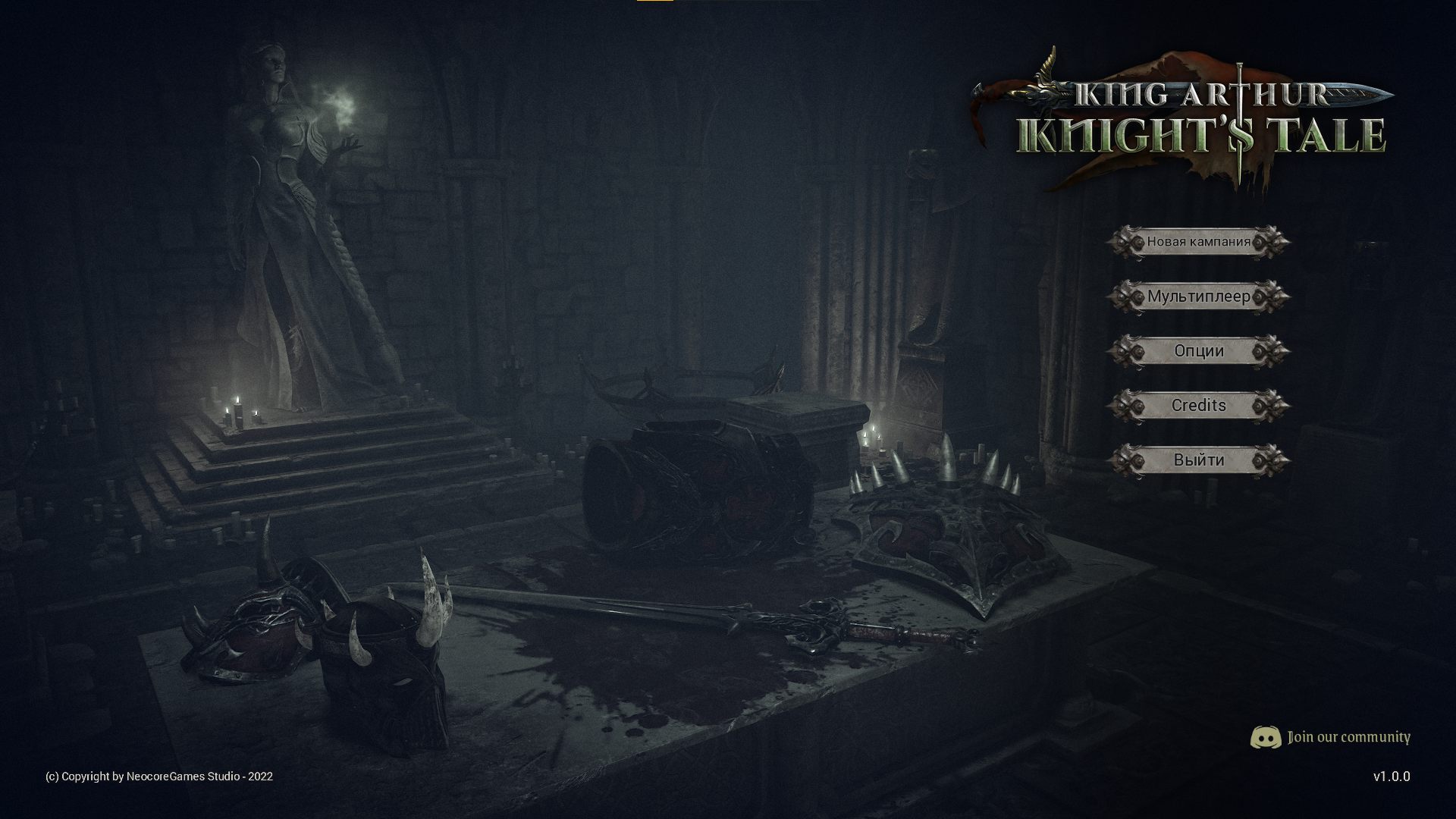
Task: Choose Выйти to exit the game
Action: pyautogui.click(x=1198, y=460)
